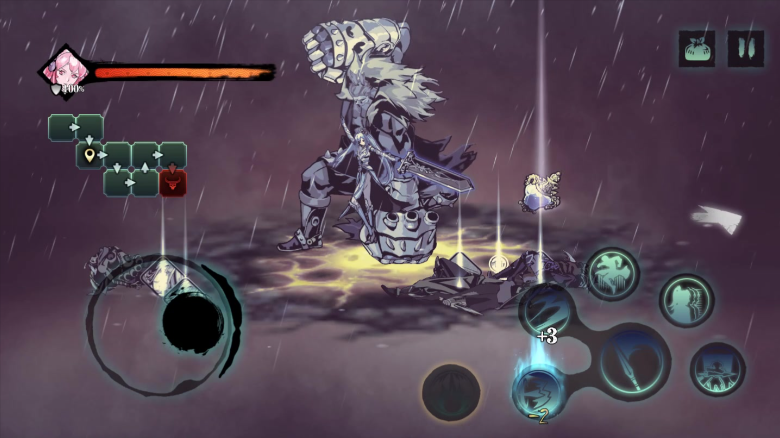780x438 pixels.
Task: Tap the pink-haired character portrait
Action: 65,70
